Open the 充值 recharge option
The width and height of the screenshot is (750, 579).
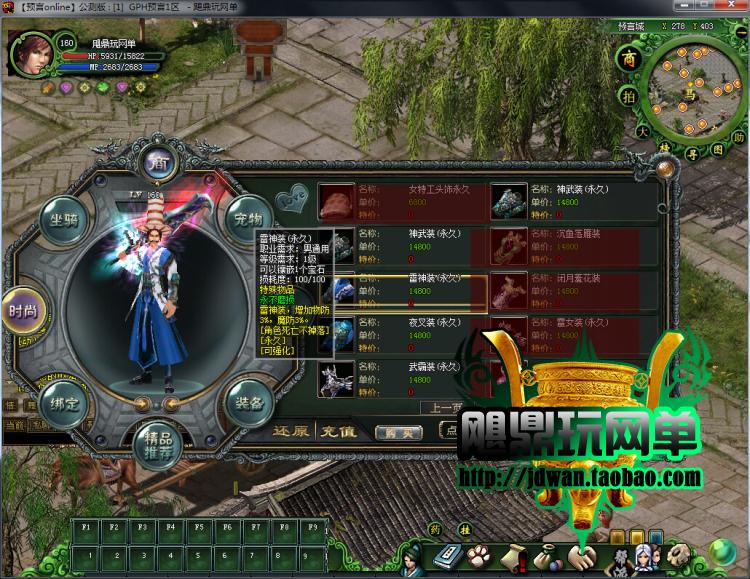pos(337,432)
